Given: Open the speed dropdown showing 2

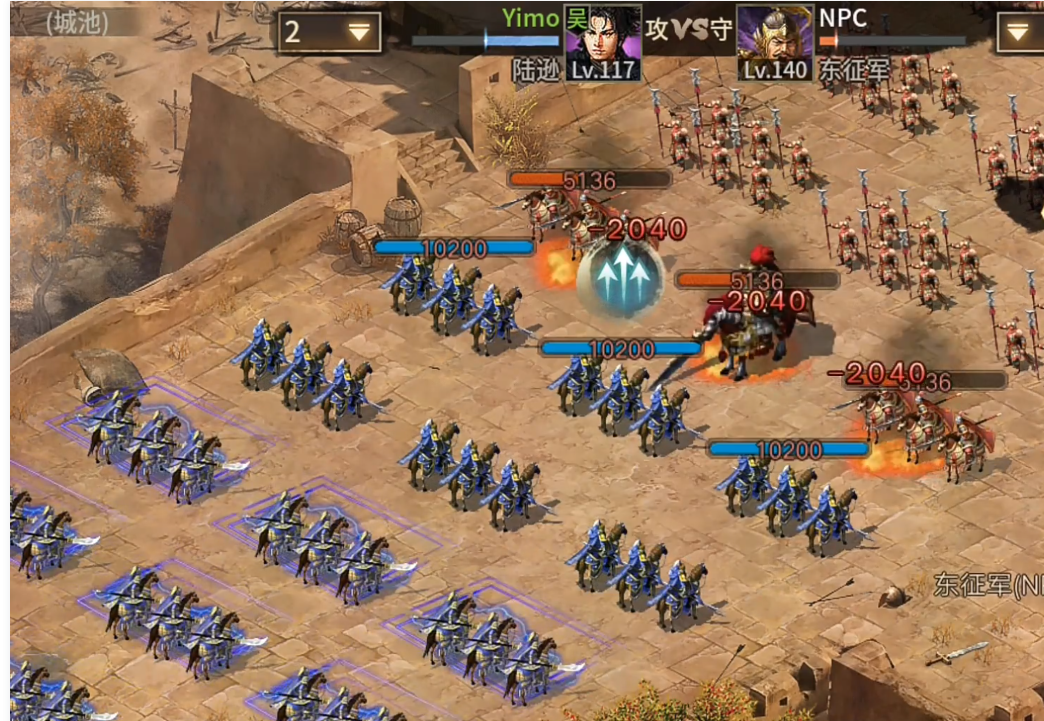Looking at the screenshot, I should 329,32.
